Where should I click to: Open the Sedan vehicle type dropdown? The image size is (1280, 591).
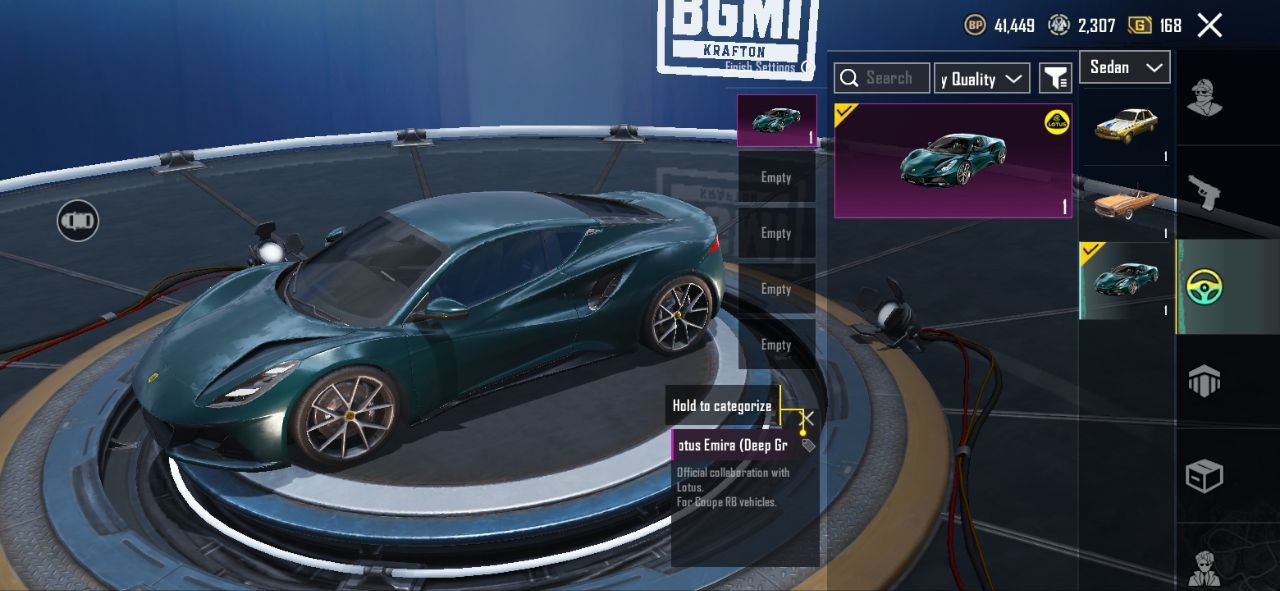1125,67
